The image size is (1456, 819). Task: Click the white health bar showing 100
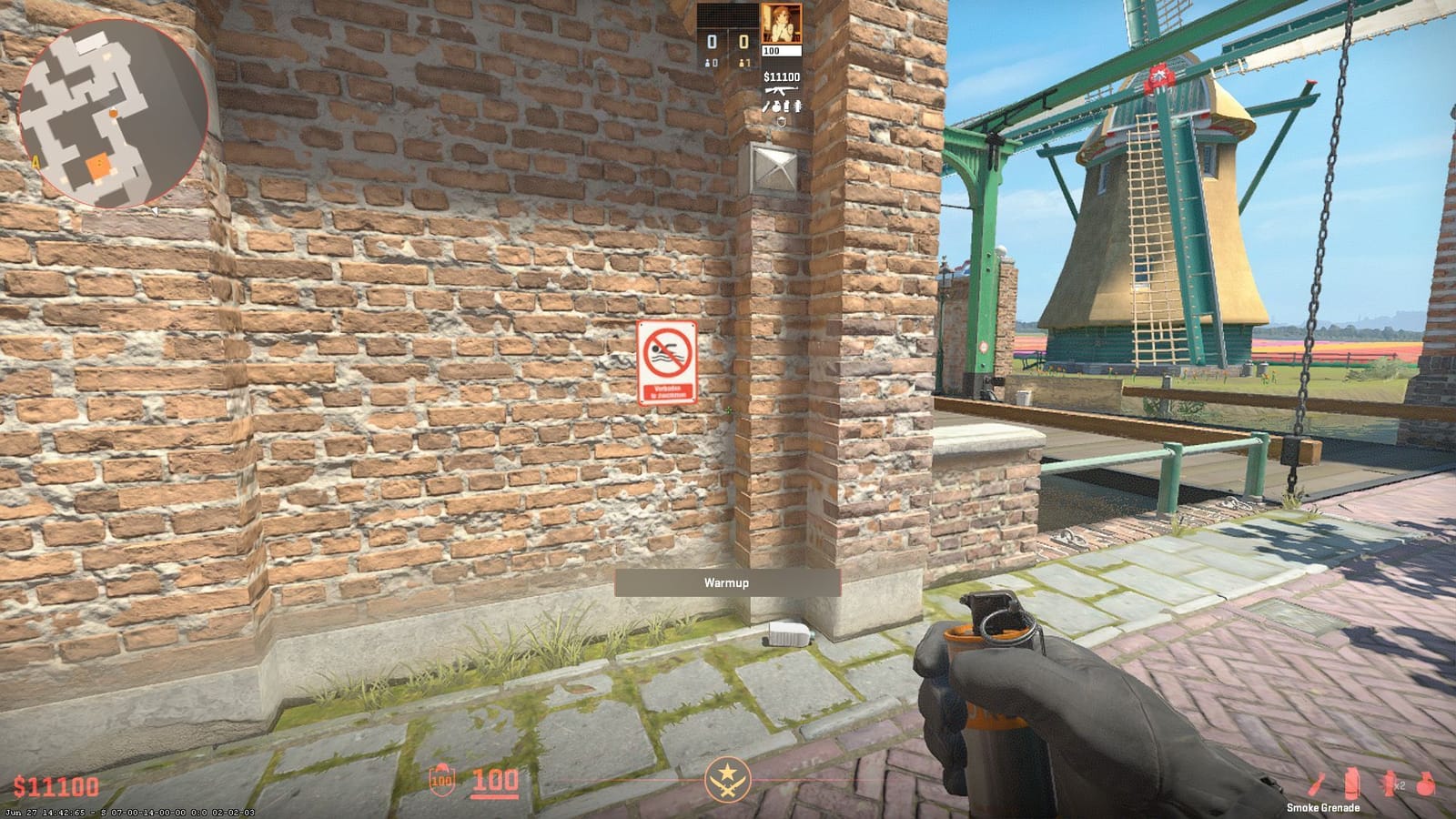pos(782,50)
